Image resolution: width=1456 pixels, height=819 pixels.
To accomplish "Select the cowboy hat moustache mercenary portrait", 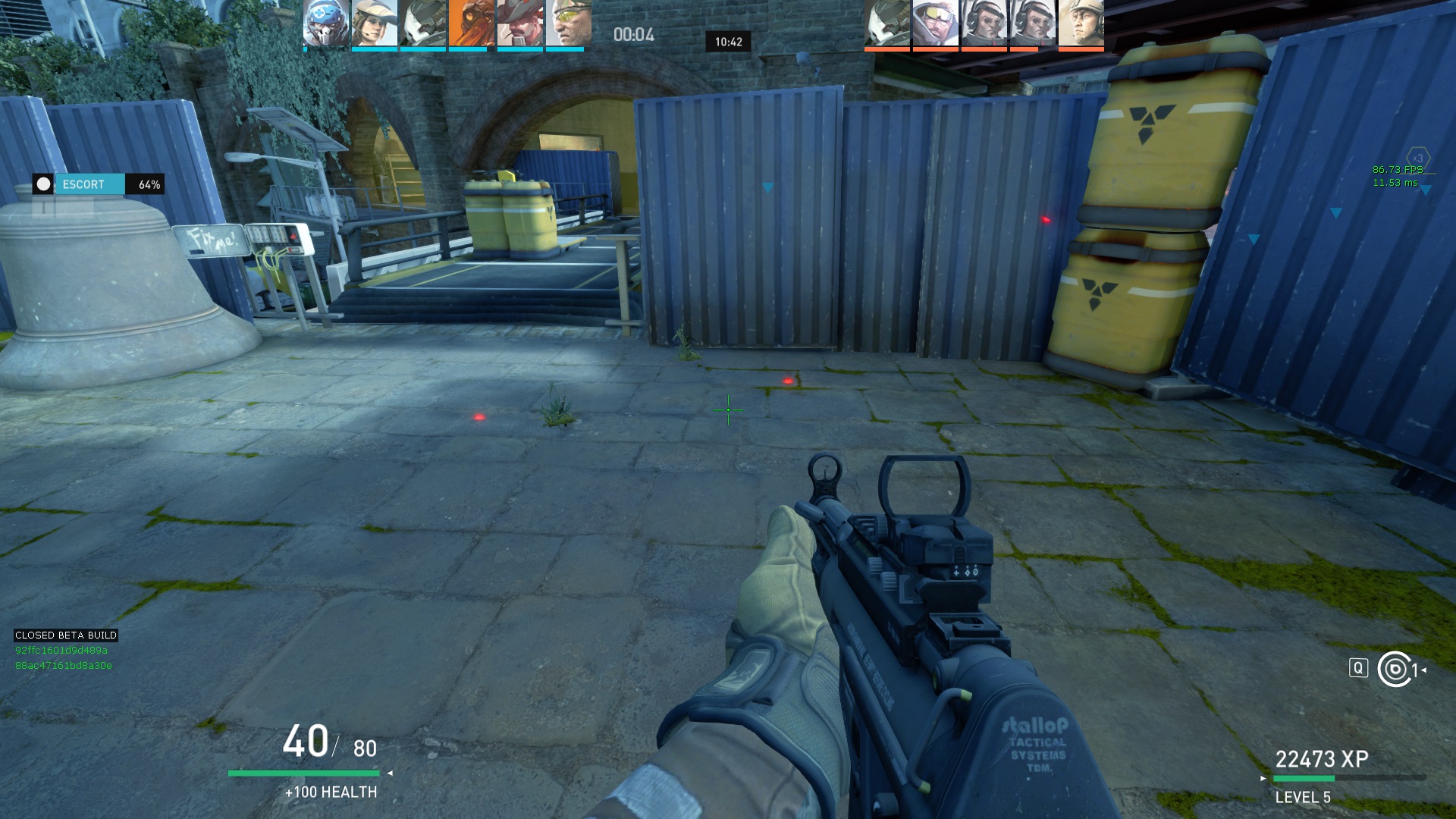I will [520, 23].
